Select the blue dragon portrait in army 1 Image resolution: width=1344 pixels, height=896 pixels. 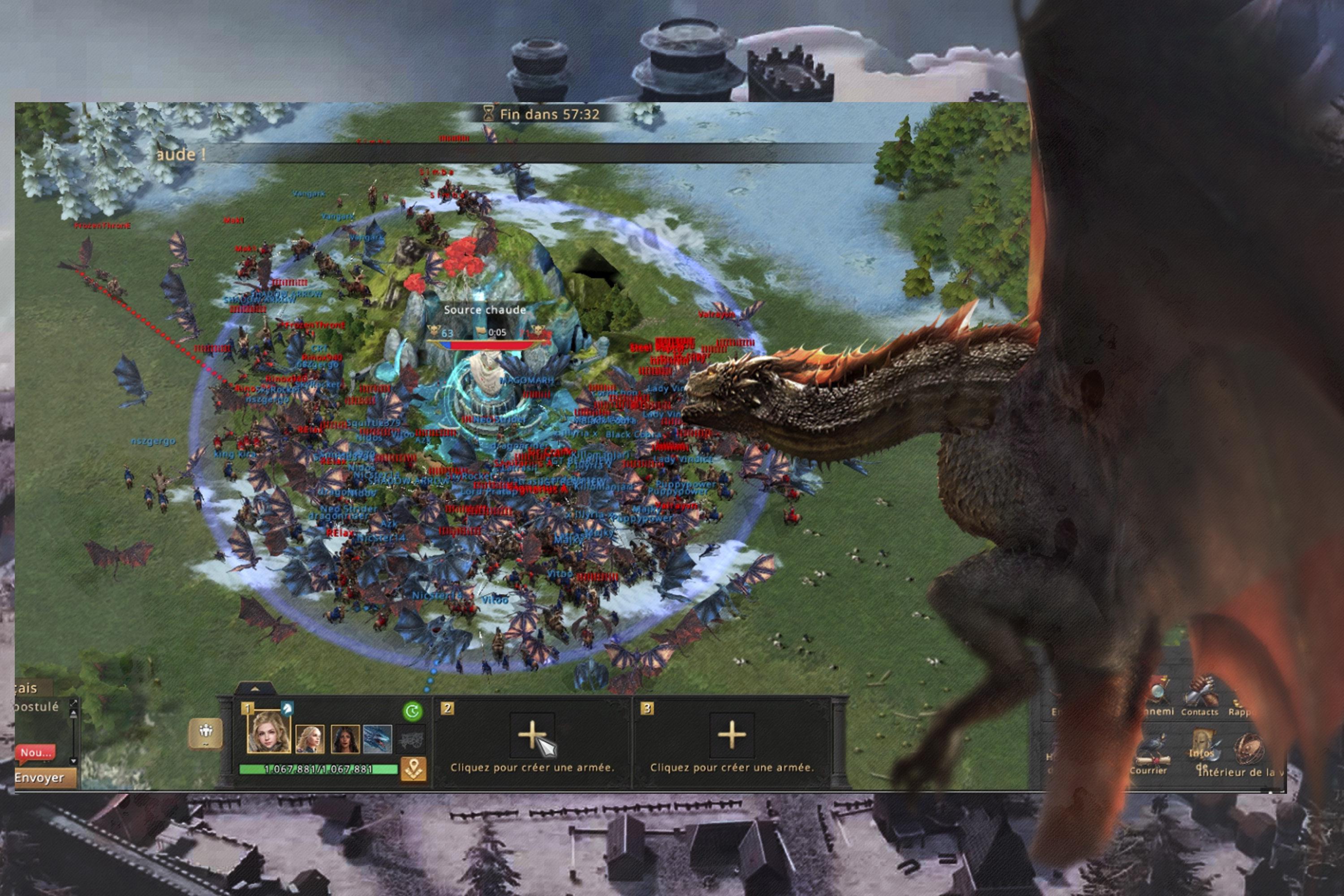click(378, 739)
